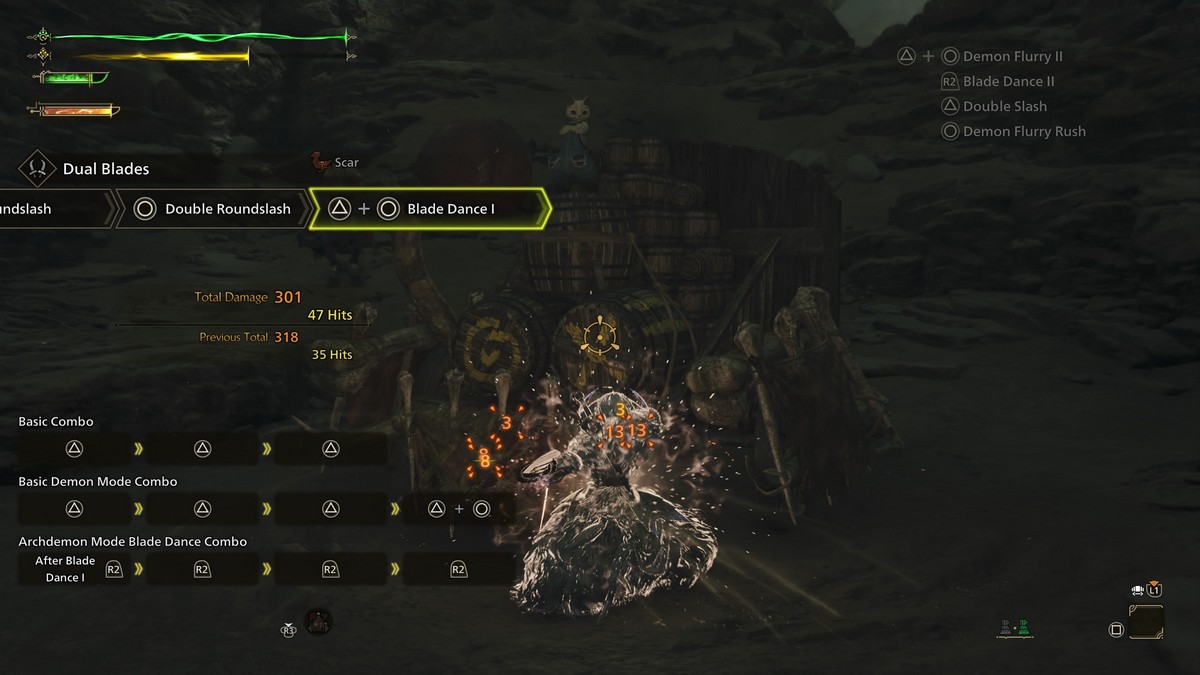The image size is (1200, 675).
Task: Open the Basic Combo heading
Action: pyautogui.click(x=56, y=422)
